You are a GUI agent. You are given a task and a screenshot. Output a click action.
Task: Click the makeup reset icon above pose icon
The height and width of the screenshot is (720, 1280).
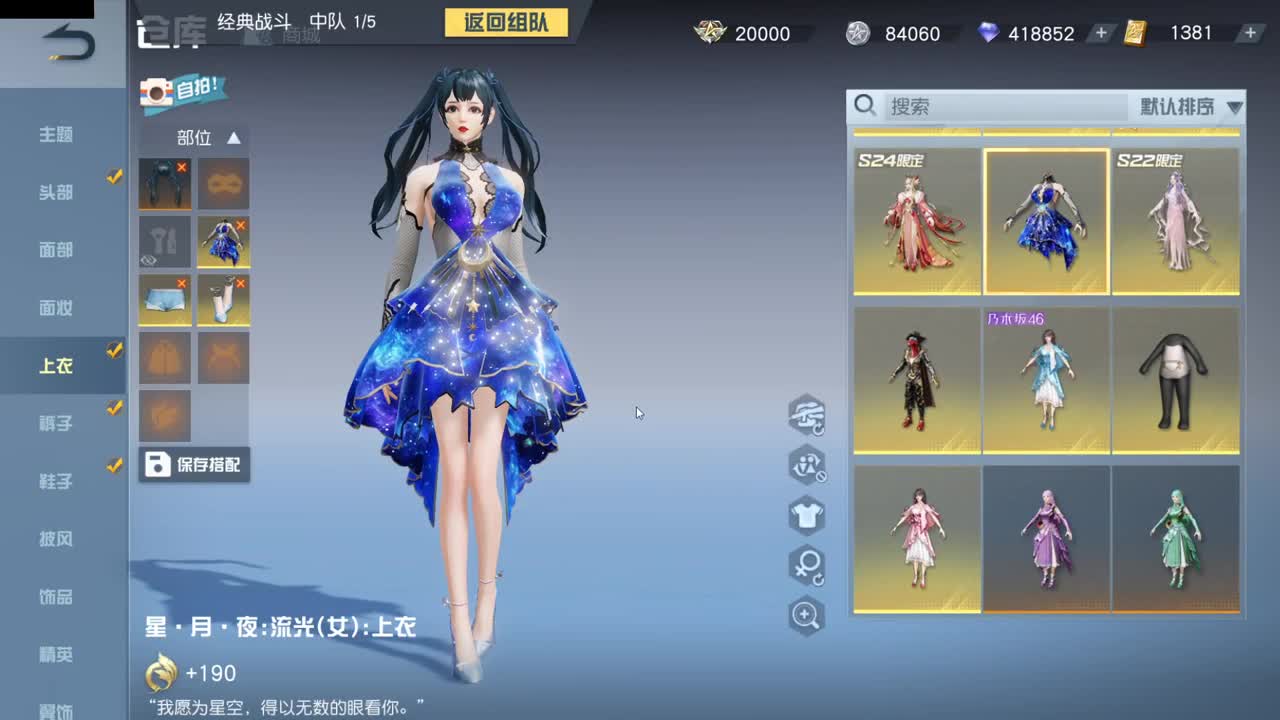pyautogui.click(x=807, y=415)
